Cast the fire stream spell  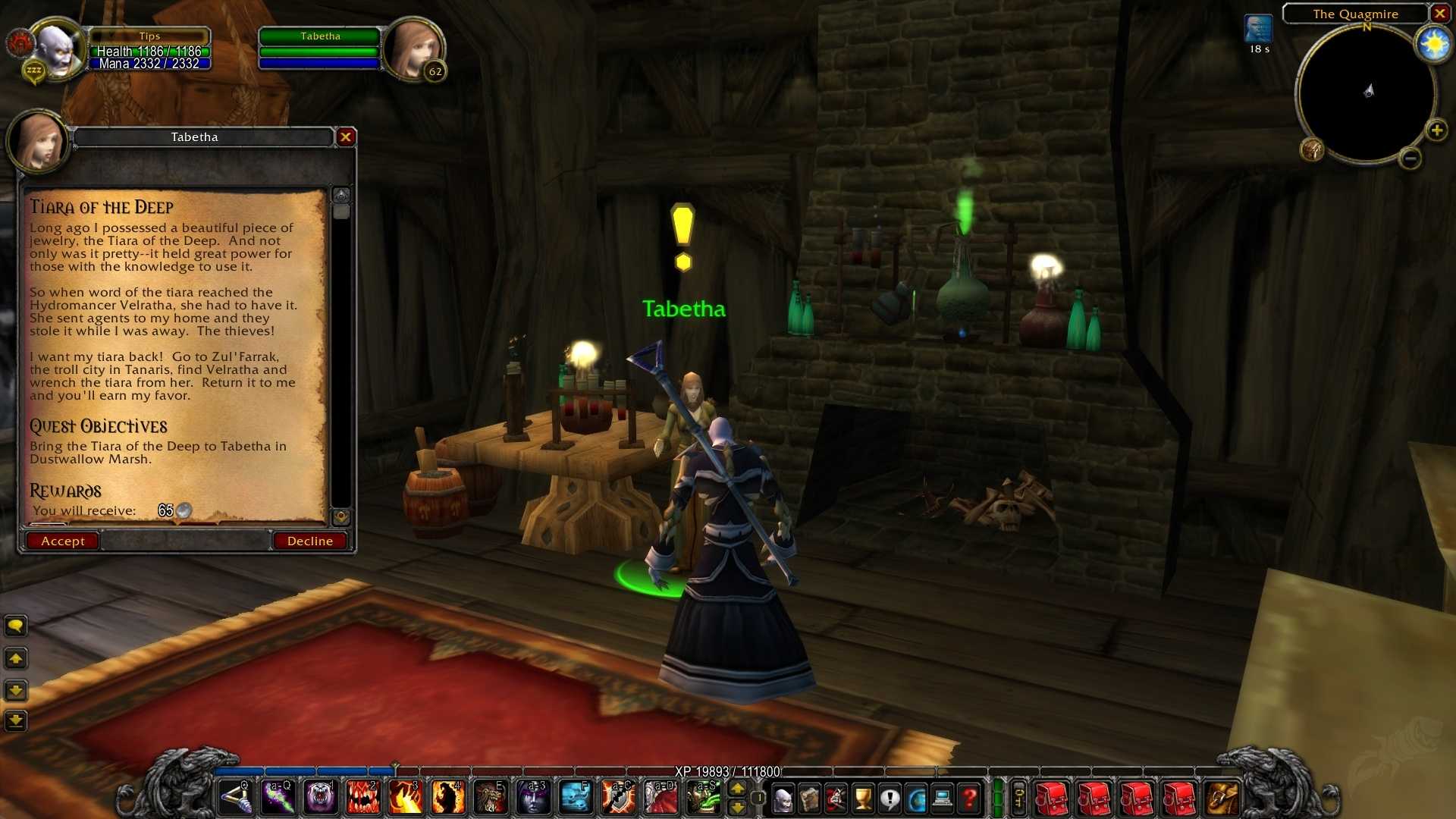[x=406, y=798]
